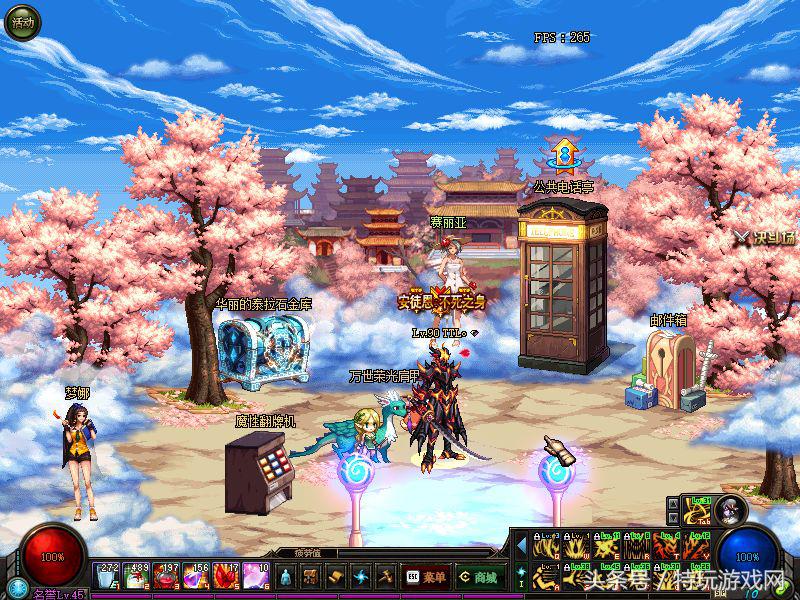Use the red potion with 197 count
The height and width of the screenshot is (600, 800).
[166, 576]
